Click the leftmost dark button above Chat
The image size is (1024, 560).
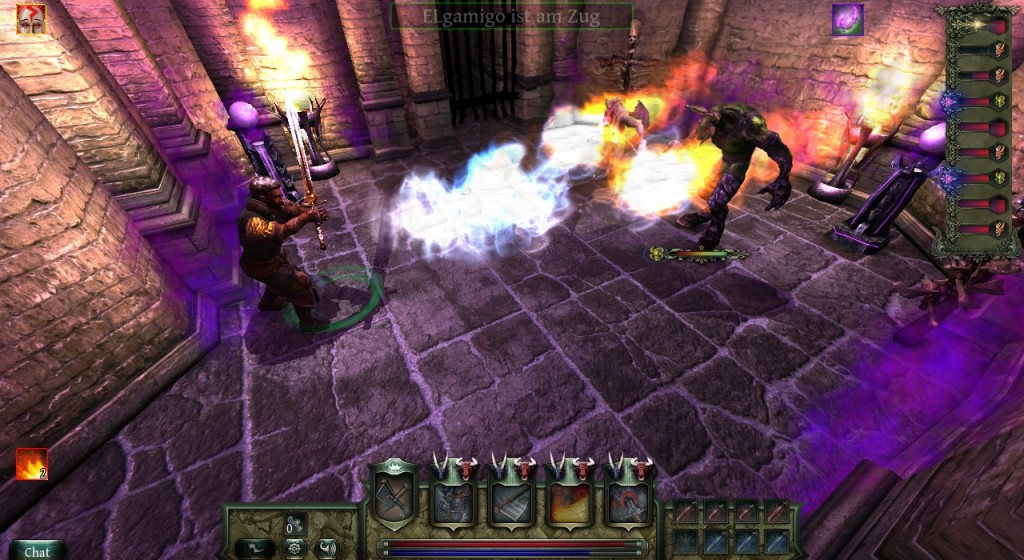point(255,548)
